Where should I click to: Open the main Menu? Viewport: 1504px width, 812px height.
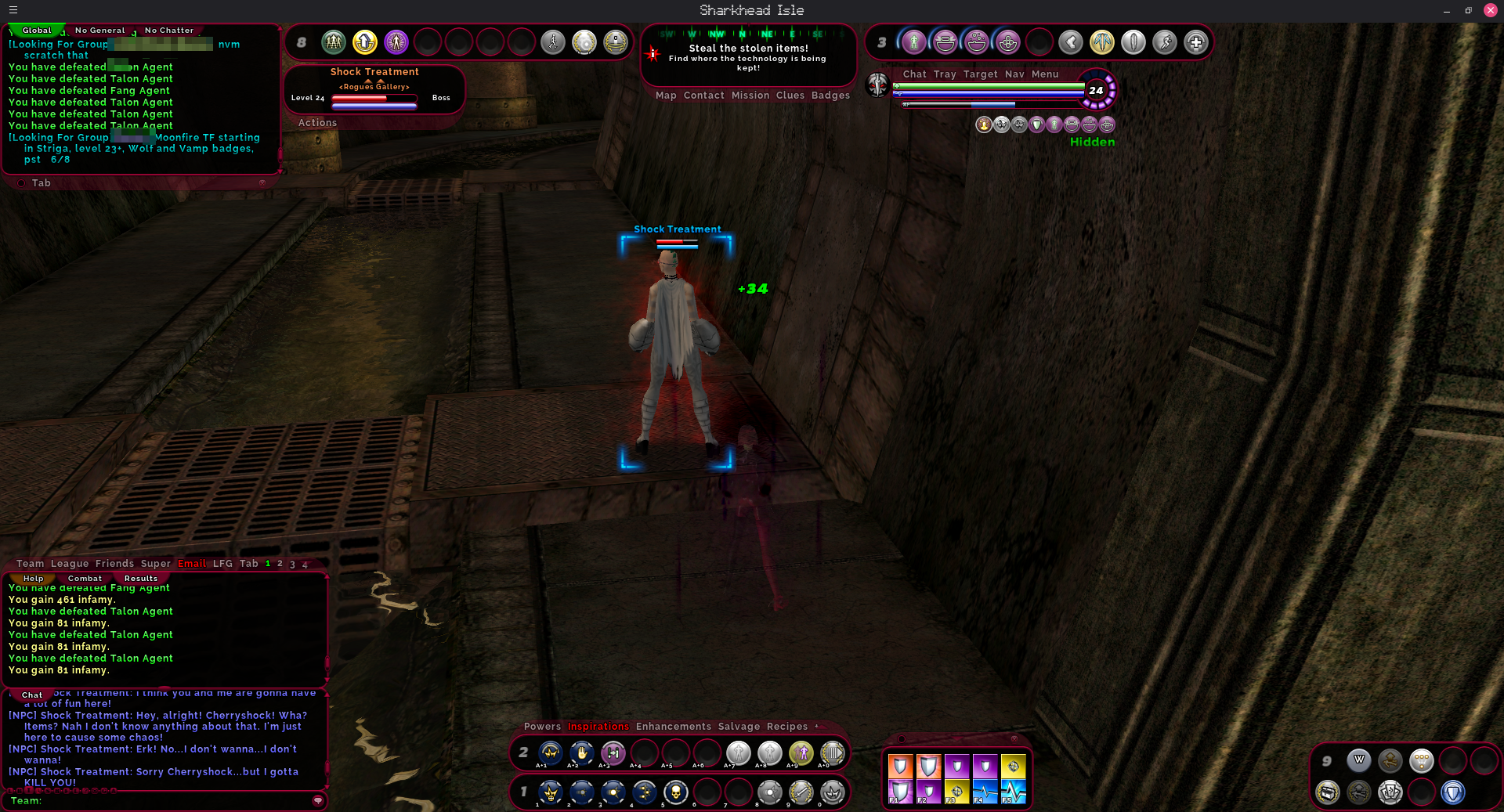click(x=1045, y=74)
